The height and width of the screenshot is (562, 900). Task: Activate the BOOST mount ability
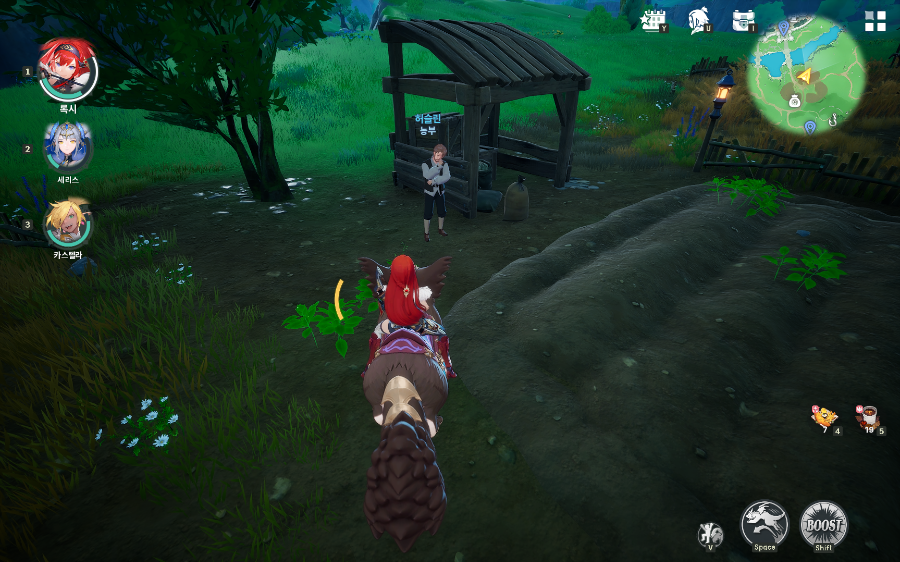point(824,524)
